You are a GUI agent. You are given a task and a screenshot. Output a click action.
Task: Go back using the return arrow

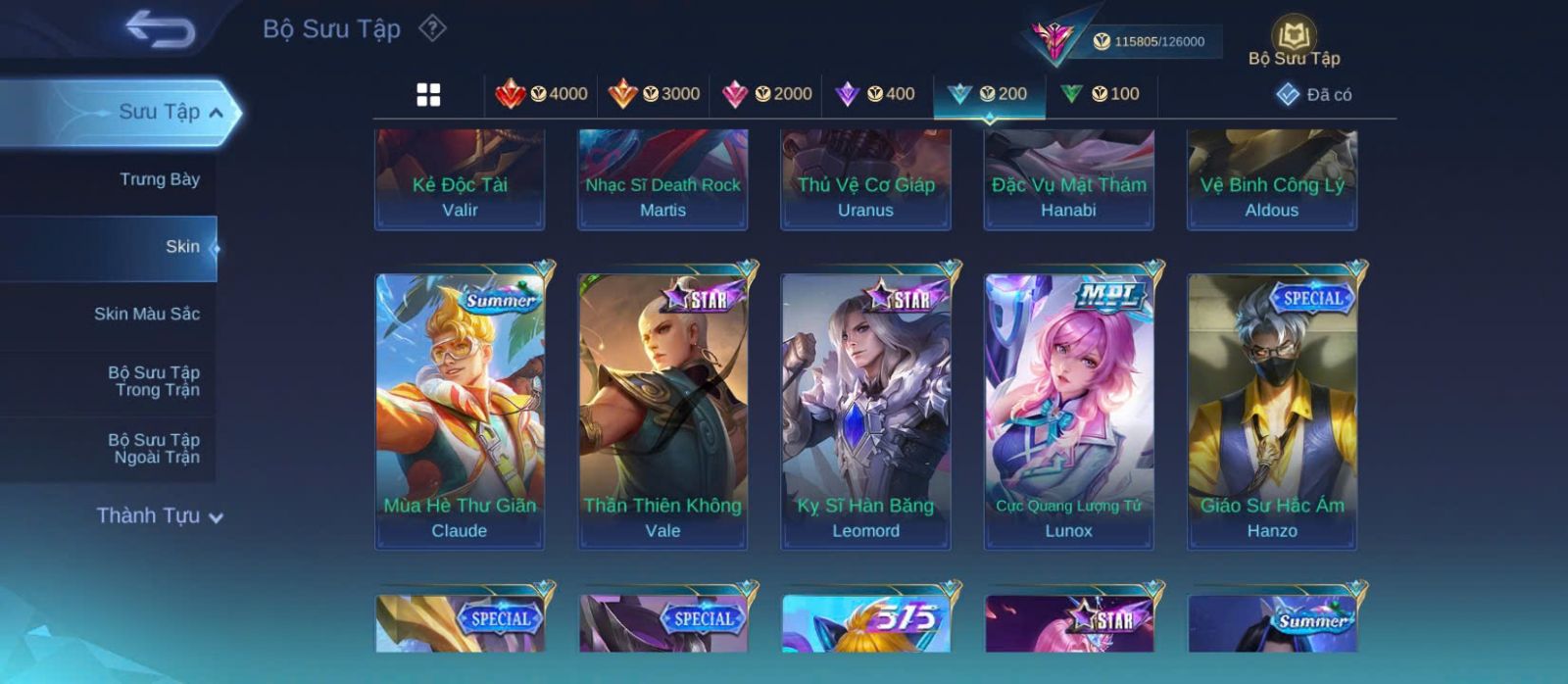click(160, 29)
